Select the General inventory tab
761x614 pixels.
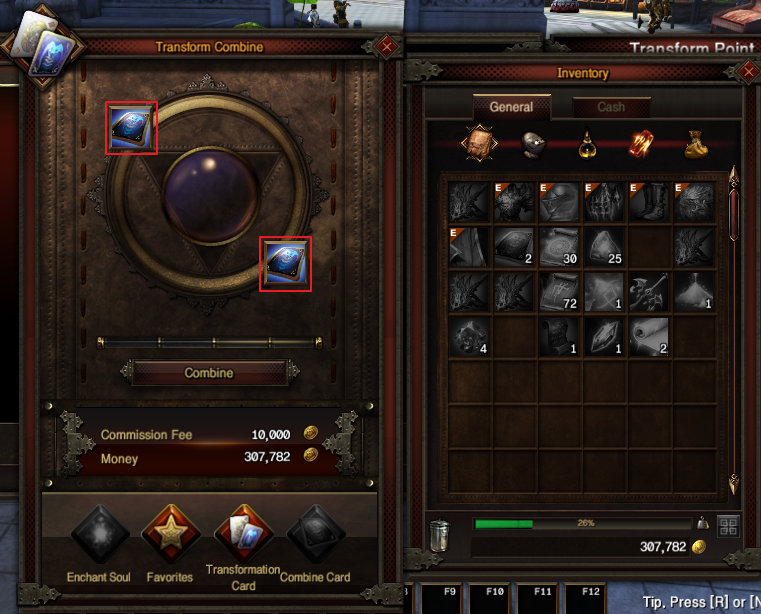click(511, 107)
